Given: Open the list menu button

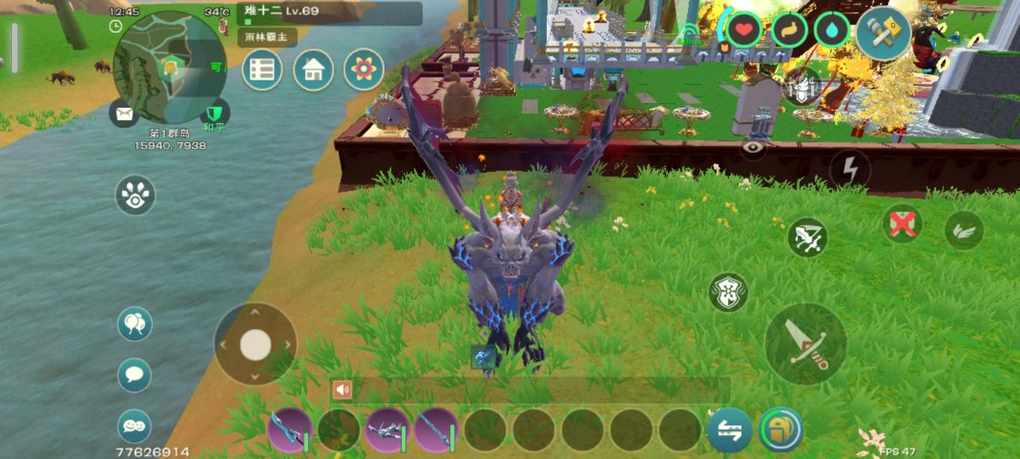Looking at the screenshot, I should click(x=262, y=70).
